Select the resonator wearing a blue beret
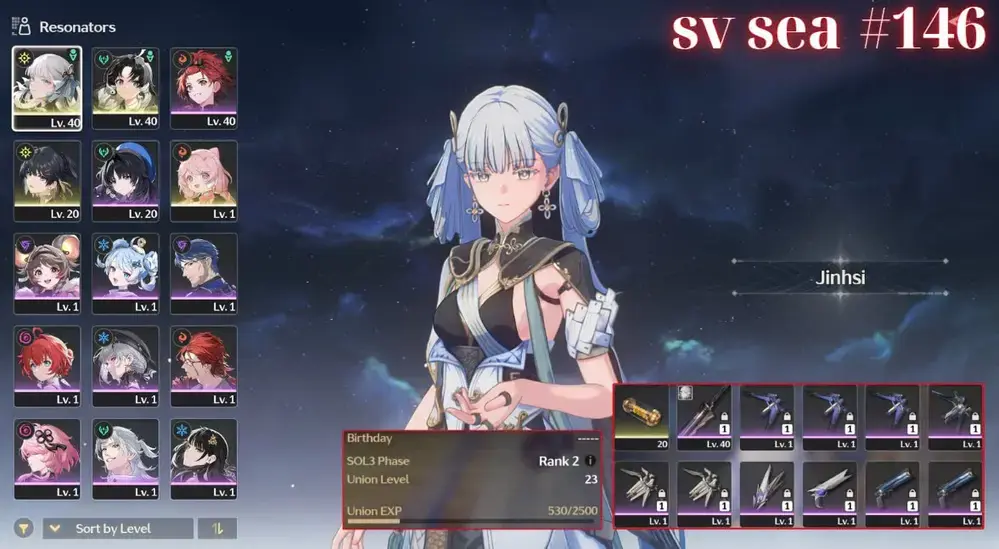This screenshot has height=549, width=999. tap(126, 180)
